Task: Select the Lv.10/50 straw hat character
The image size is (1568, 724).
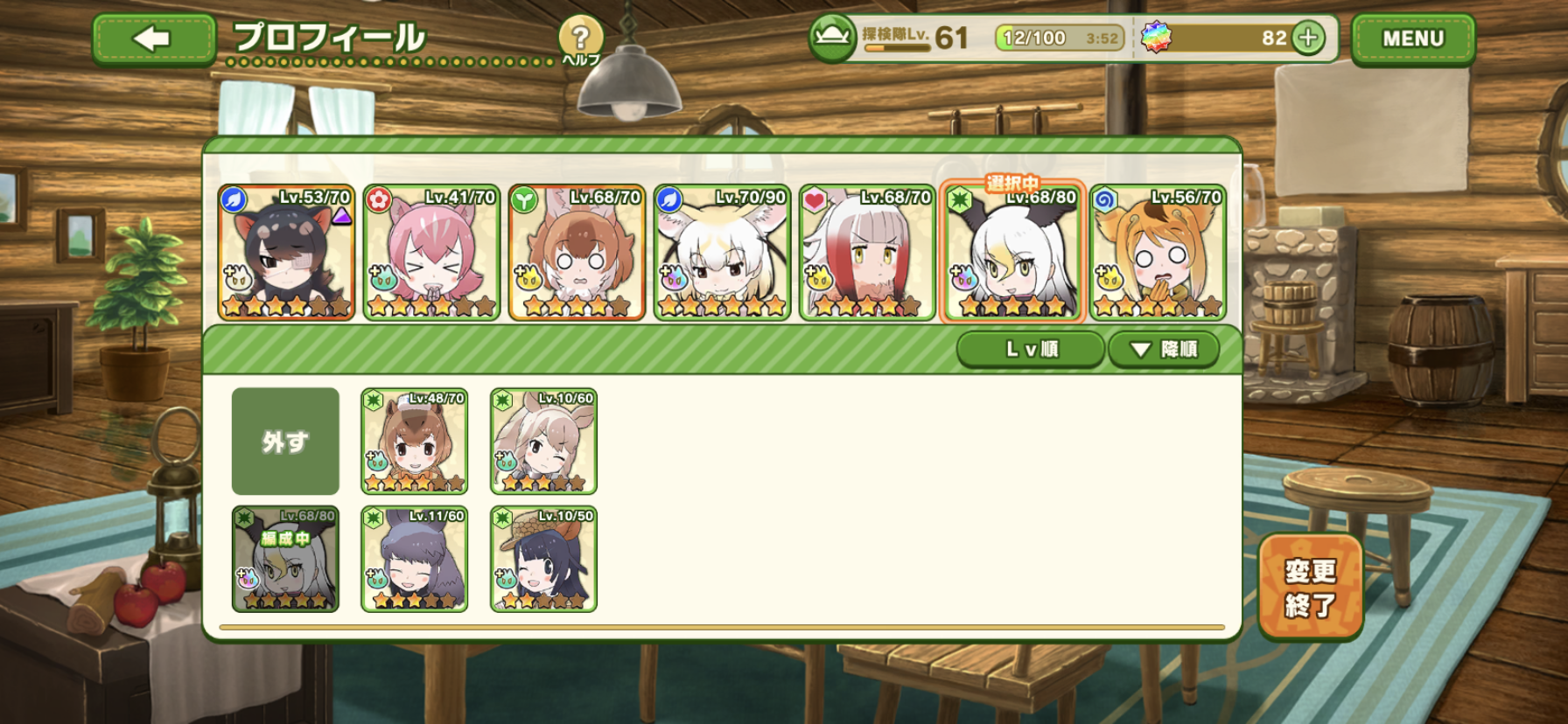Action: tap(543, 560)
